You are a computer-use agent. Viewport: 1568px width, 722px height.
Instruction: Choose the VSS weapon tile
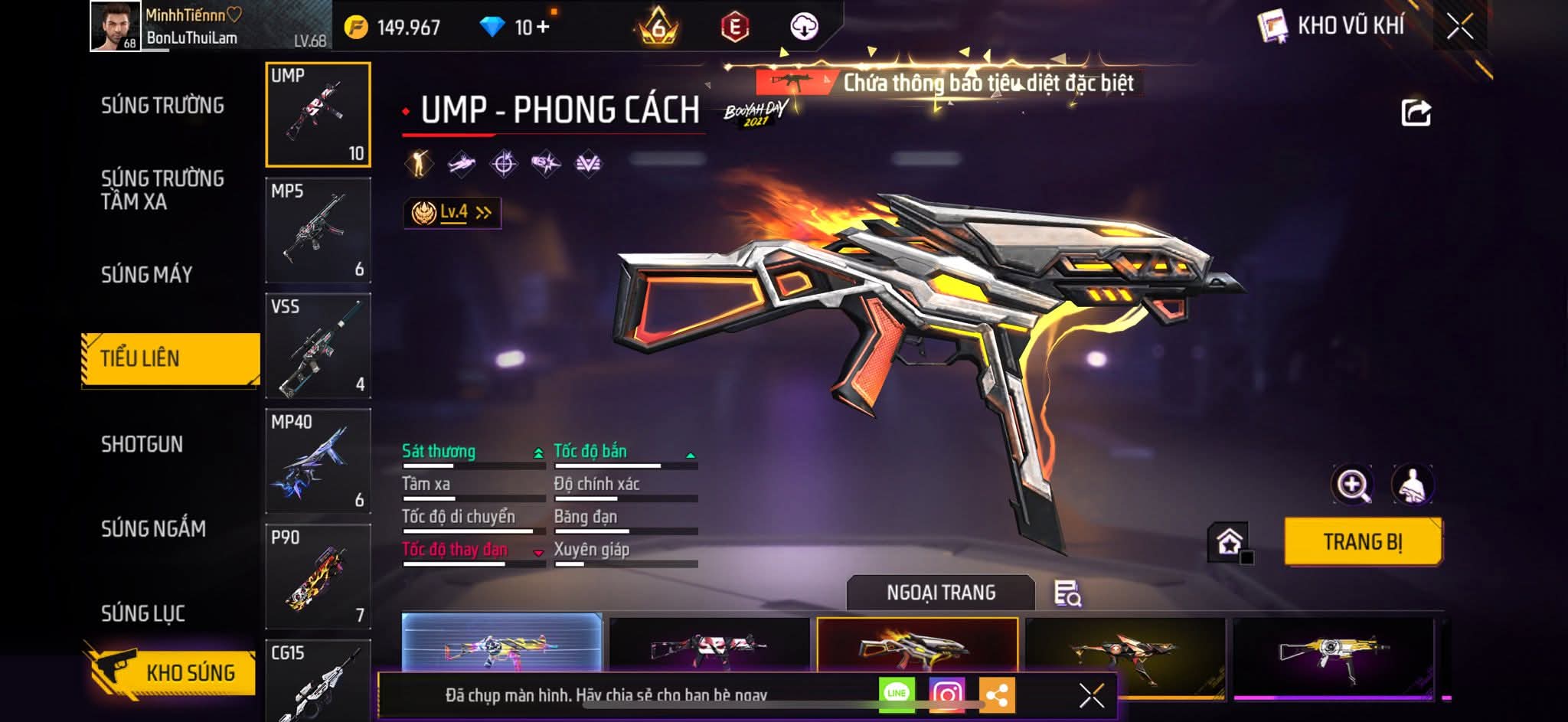[x=318, y=346]
